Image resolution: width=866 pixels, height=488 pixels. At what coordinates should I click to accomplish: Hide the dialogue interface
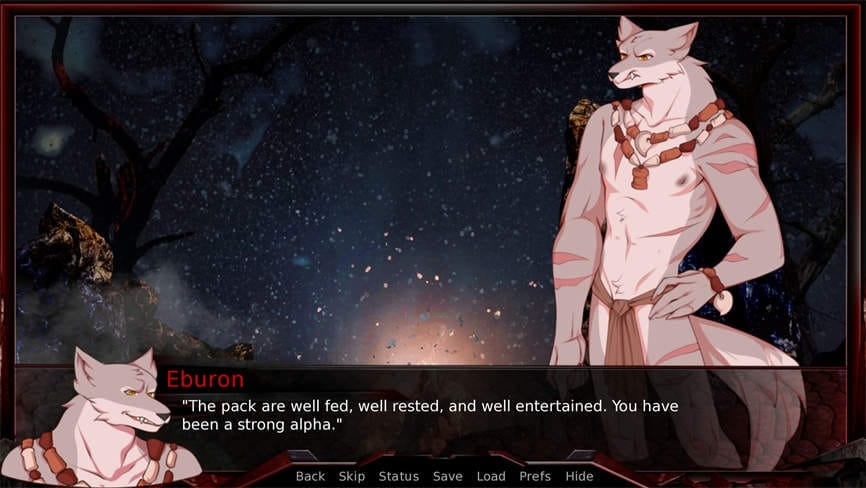pos(579,476)
